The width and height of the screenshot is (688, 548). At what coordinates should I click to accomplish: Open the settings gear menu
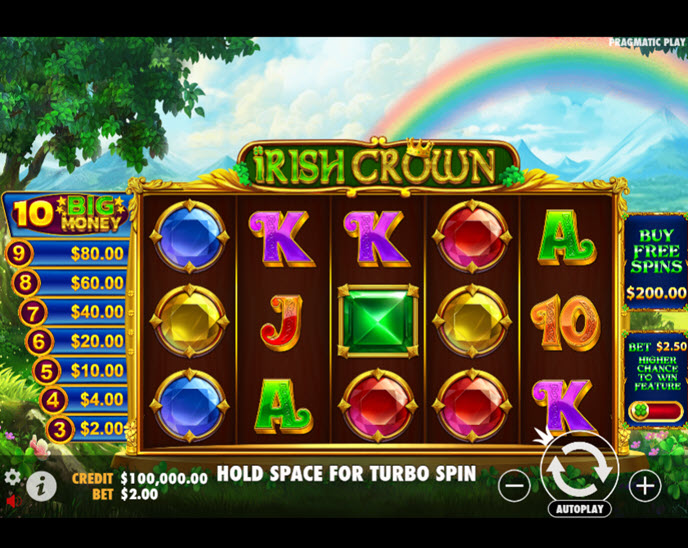click(x=12, y=477)
